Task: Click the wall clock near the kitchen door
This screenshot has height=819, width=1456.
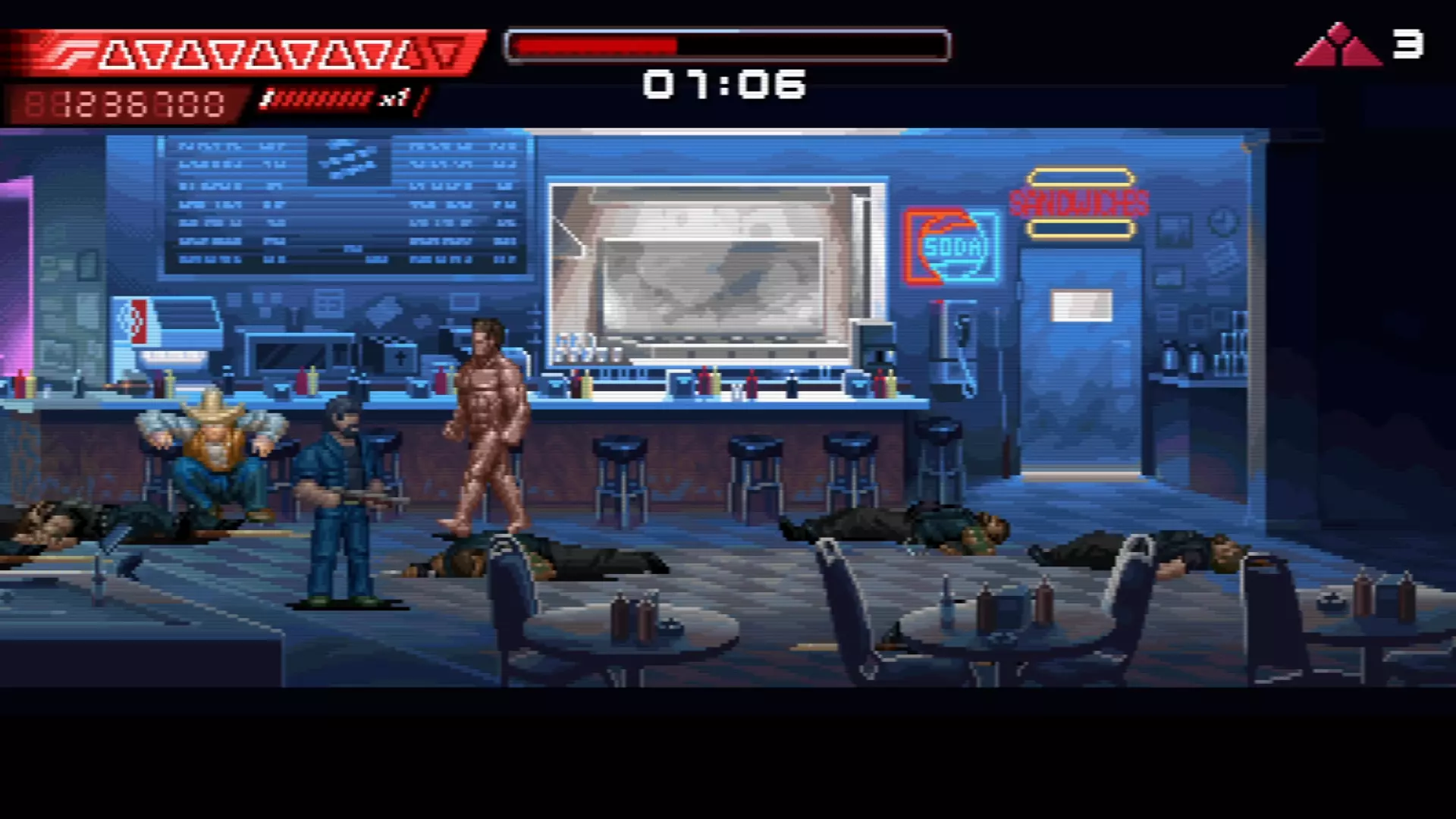Action: [1224, 221]
